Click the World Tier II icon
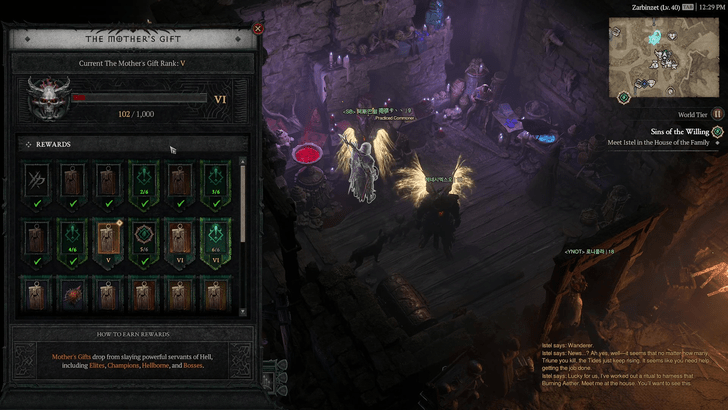Image resolution: width=728 pixels, height=410 pixels. click(x=717, y=115)
